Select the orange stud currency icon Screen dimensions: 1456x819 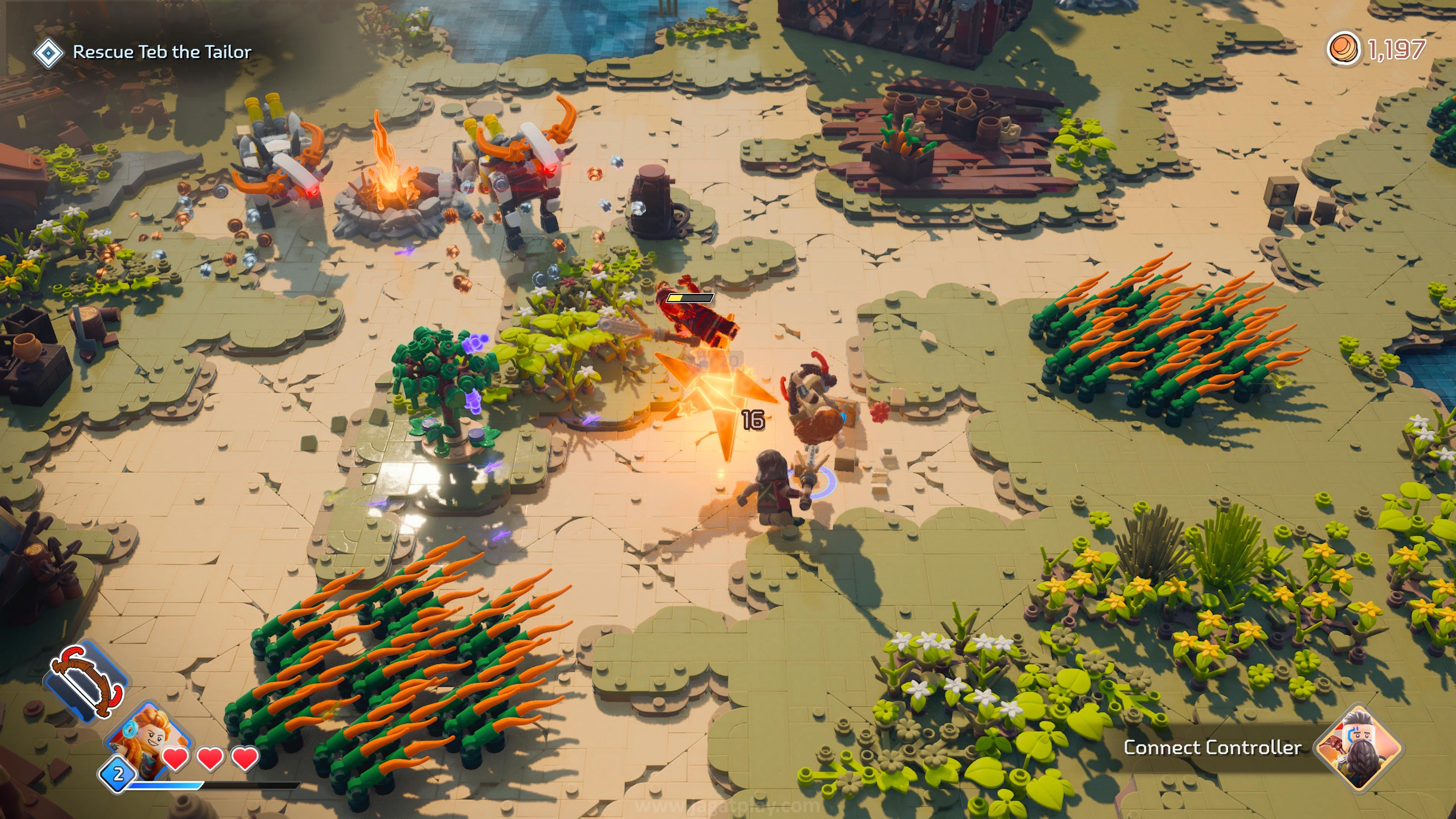point(1344,50)
